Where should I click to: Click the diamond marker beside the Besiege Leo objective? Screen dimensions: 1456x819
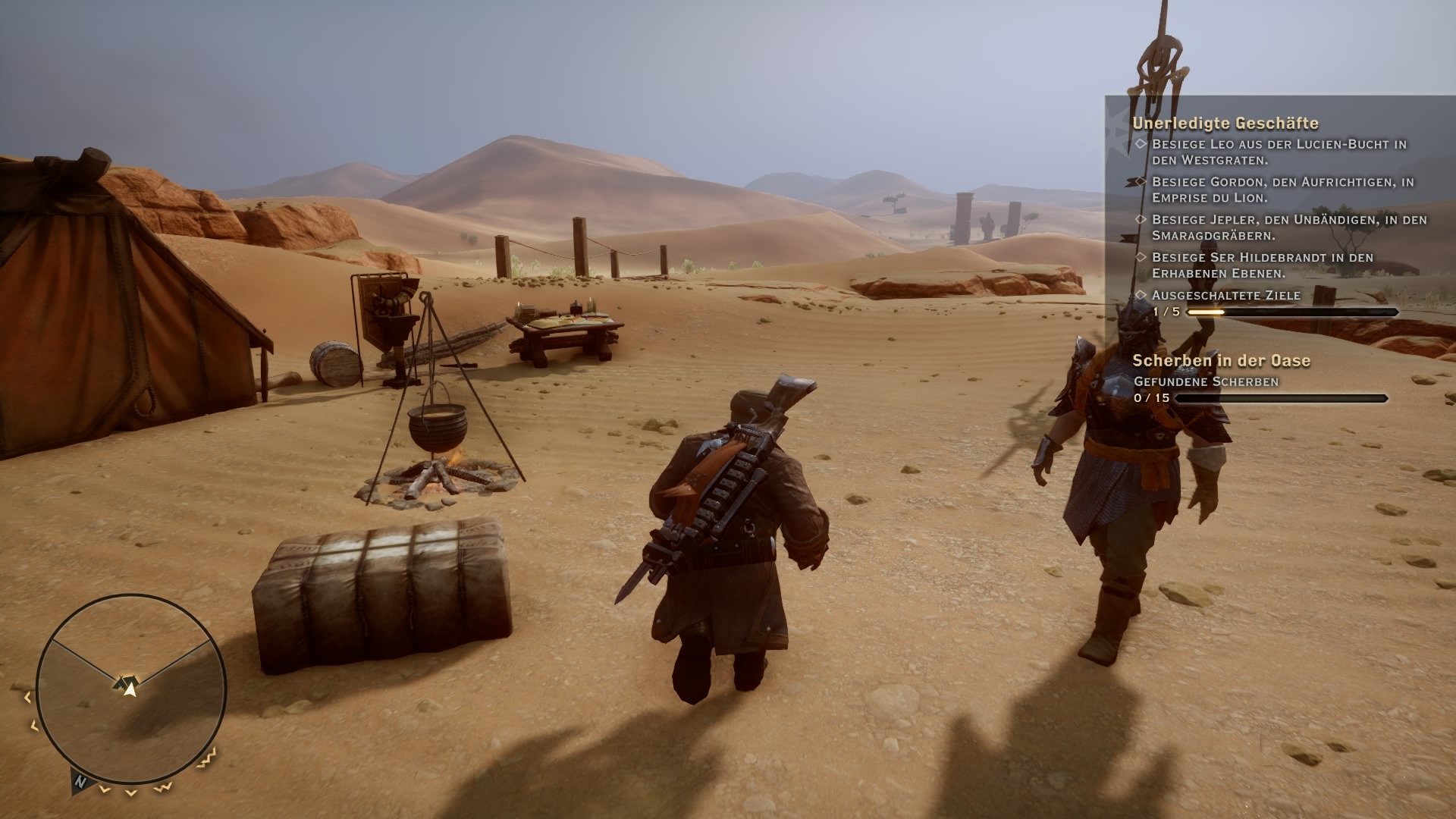tap(1141, 143)
